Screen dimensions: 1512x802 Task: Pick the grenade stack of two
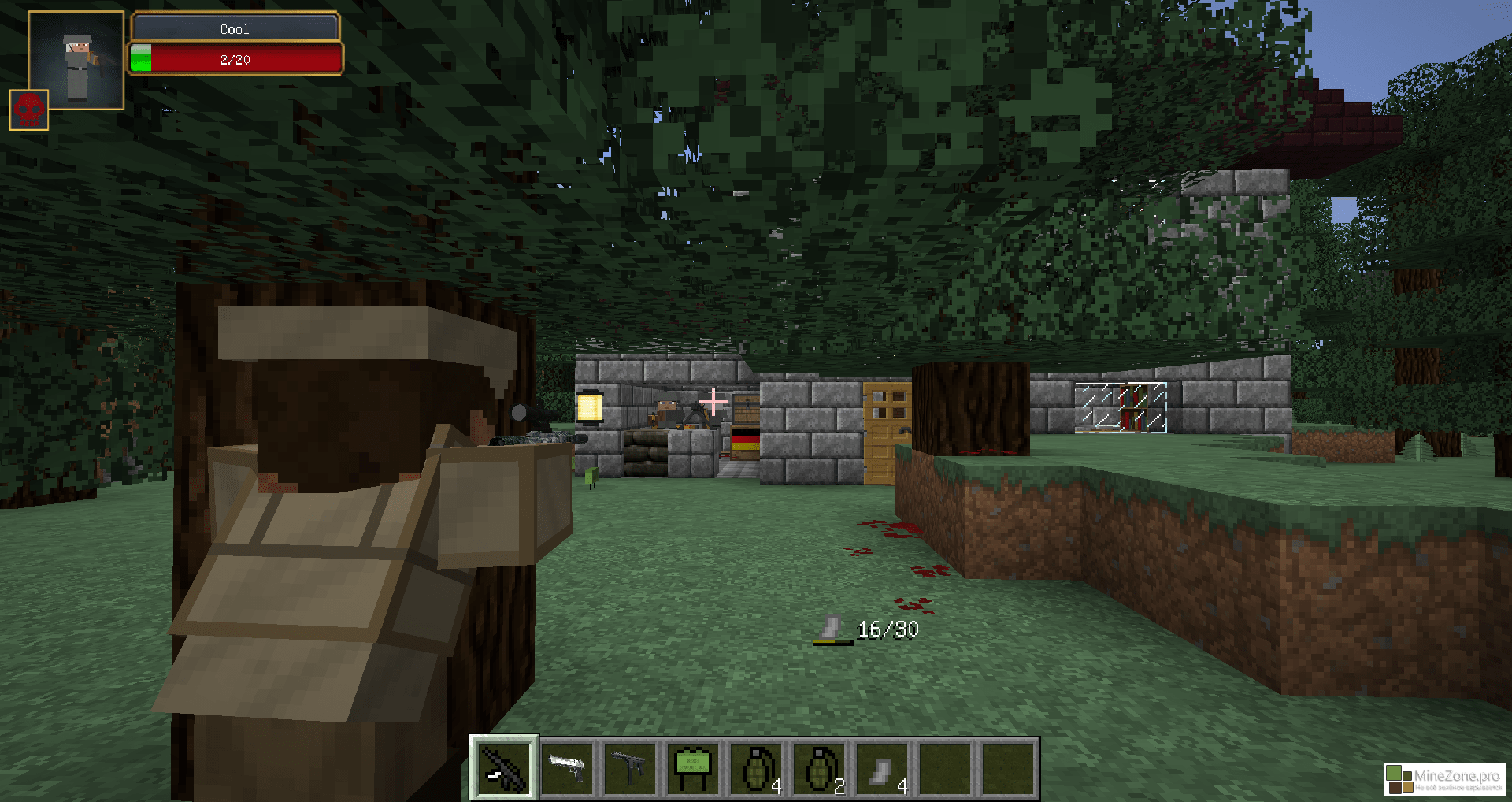pyautogui.click(x=819, y=768)
